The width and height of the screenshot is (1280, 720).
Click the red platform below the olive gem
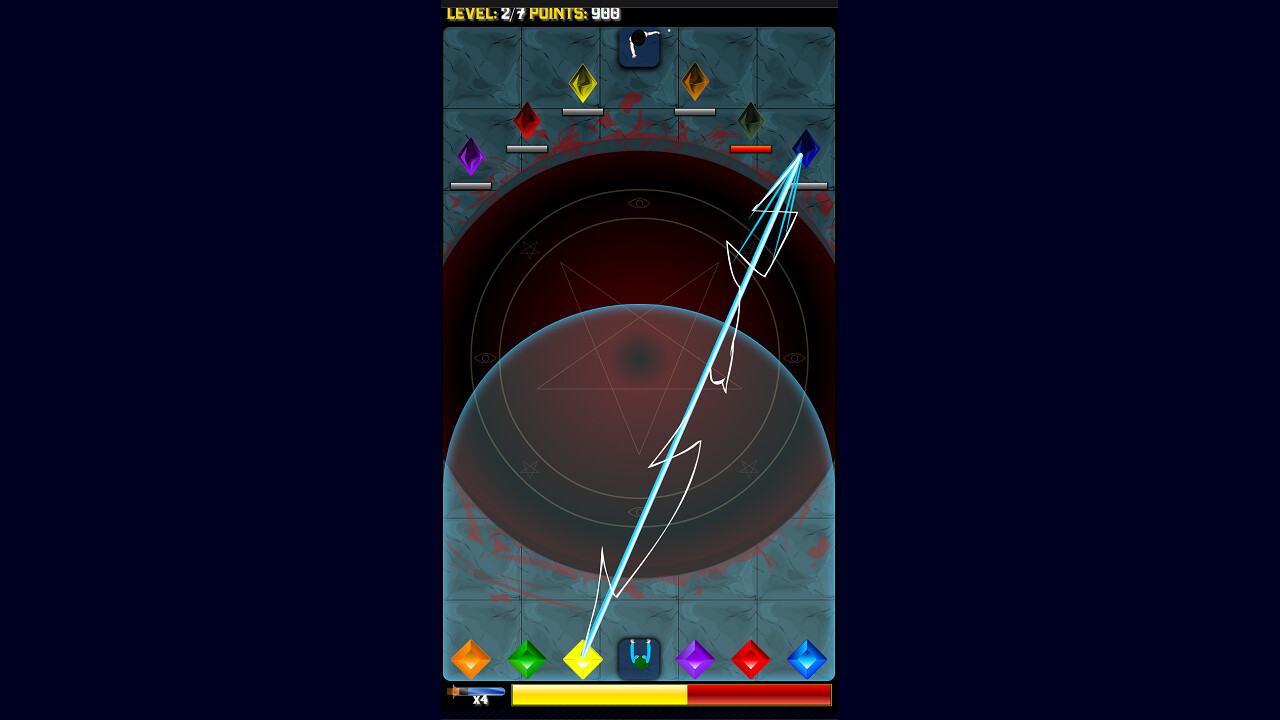pos(751,148)
